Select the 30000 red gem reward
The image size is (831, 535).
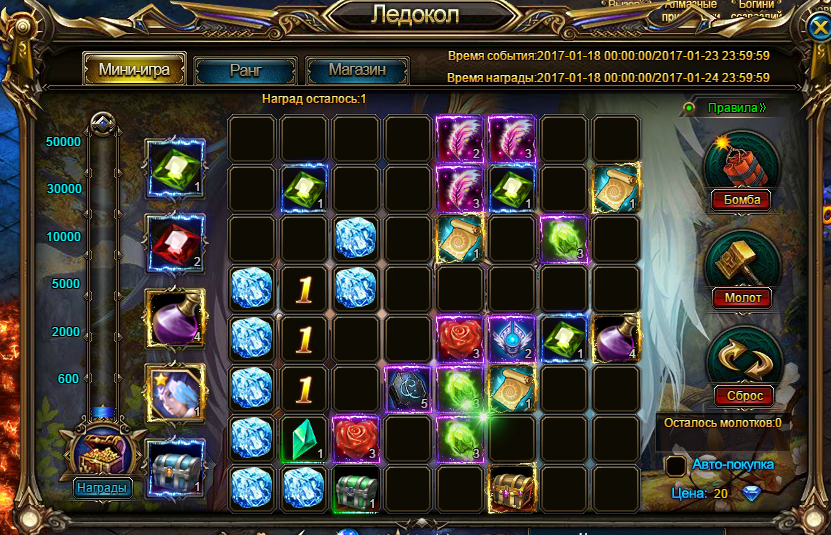tap(175, 243)
